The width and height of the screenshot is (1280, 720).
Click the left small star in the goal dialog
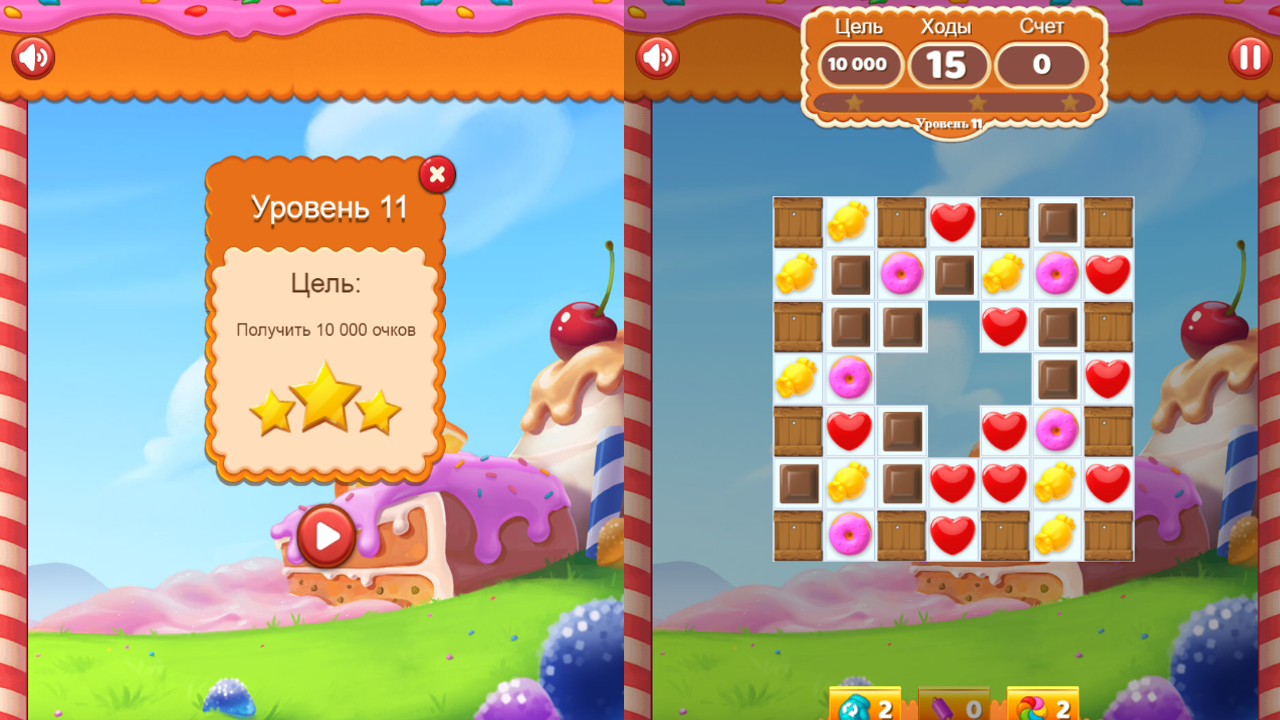click(272, 410)
